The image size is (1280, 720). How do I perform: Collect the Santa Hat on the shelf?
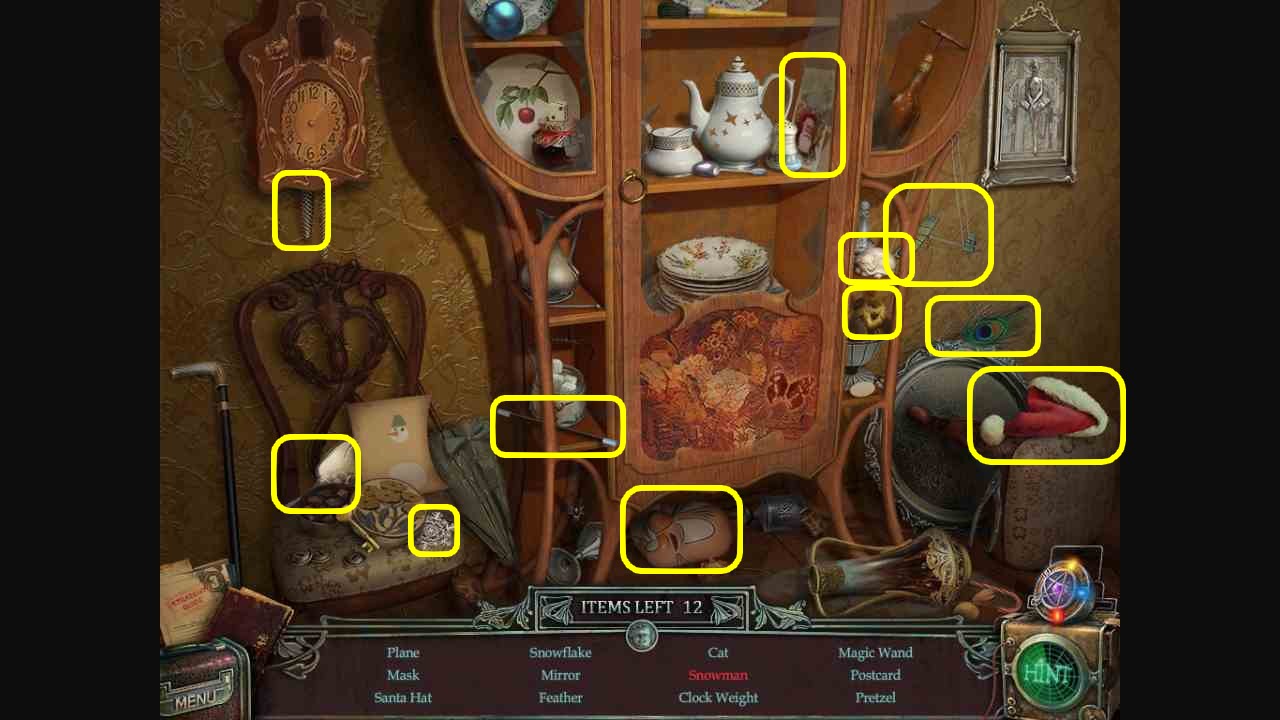(1045, 415)
